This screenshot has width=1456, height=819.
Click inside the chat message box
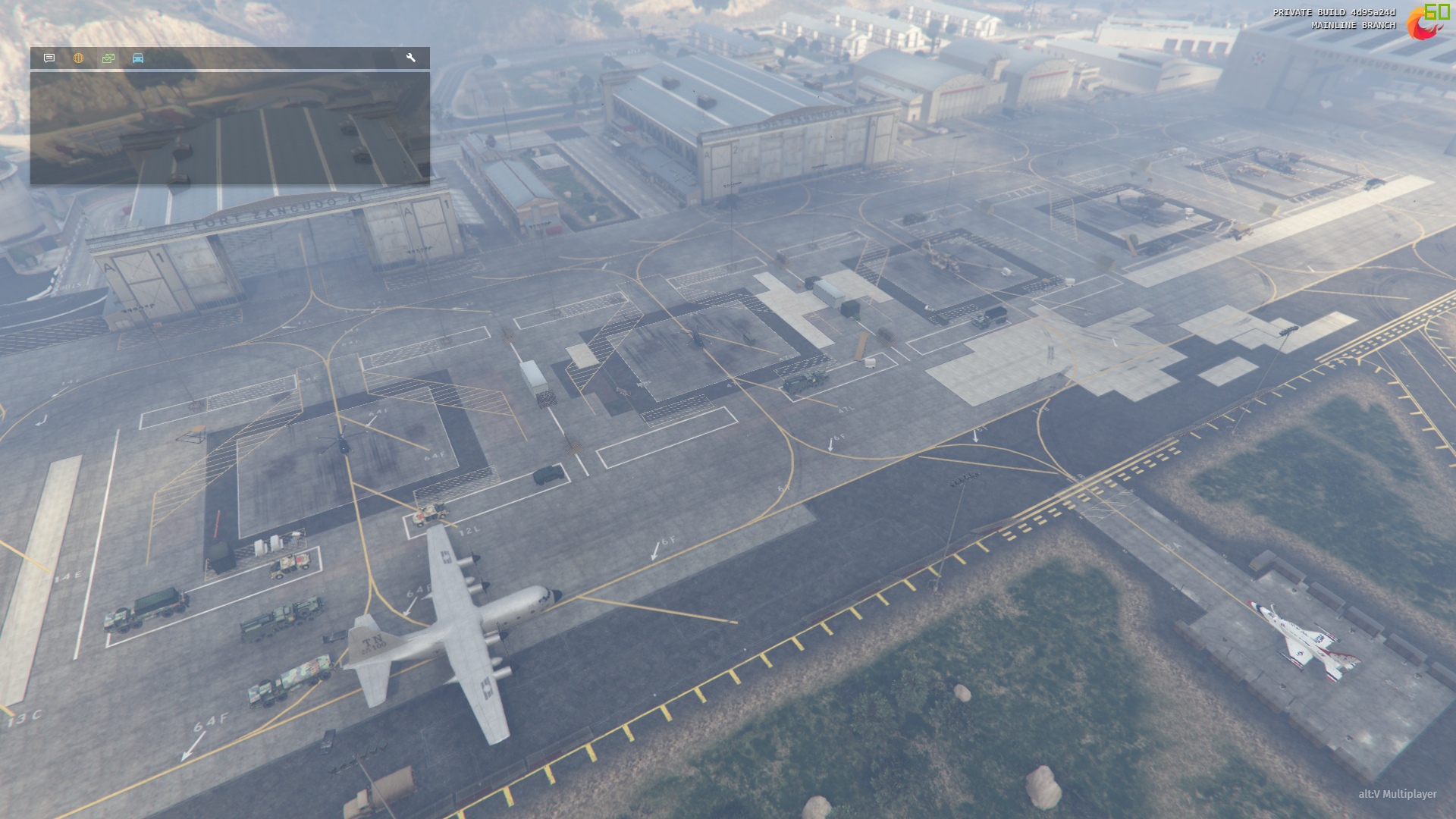pyautogui.click(x=230, y=128)
